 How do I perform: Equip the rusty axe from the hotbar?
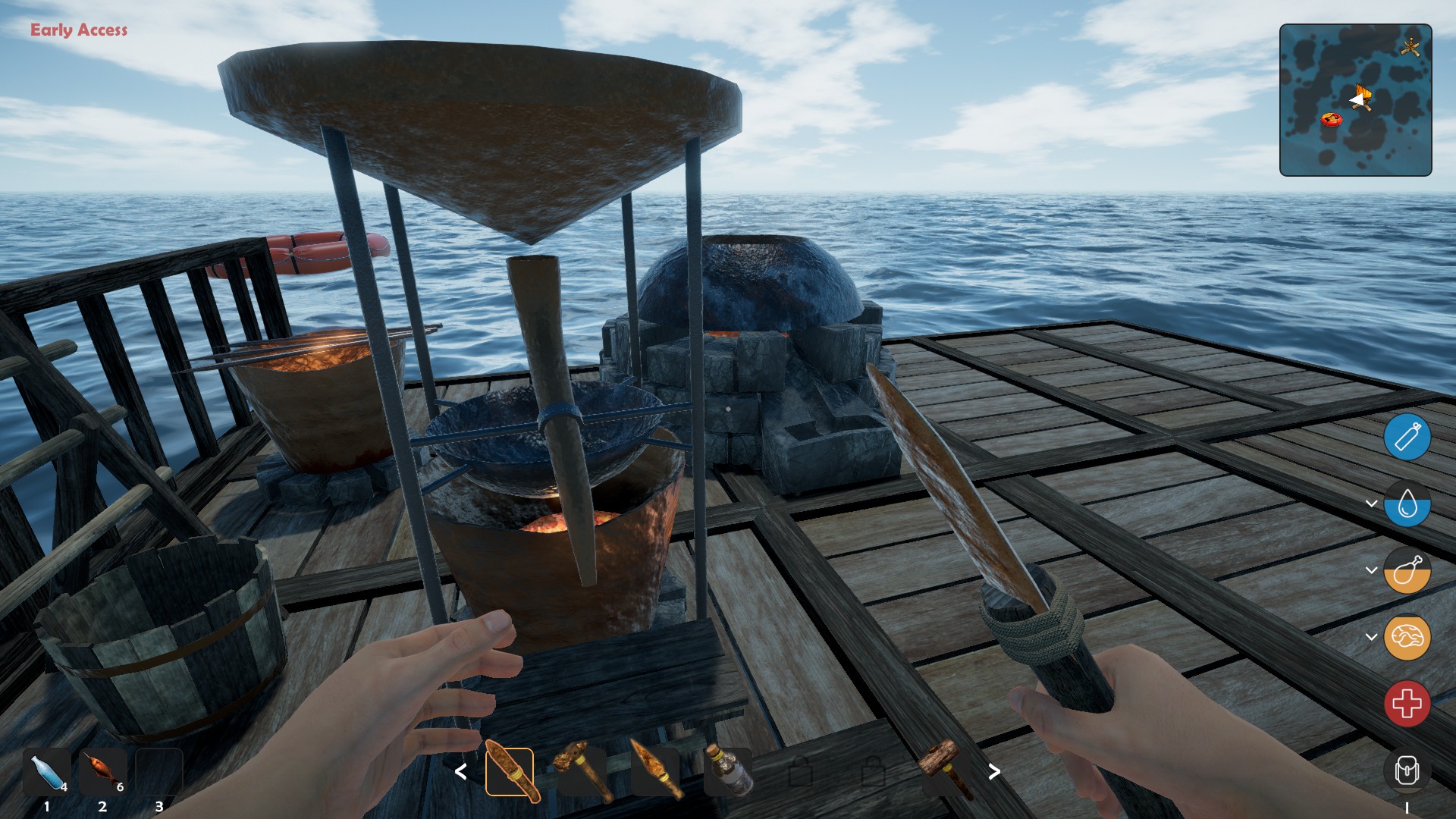(x=582, y=772)
